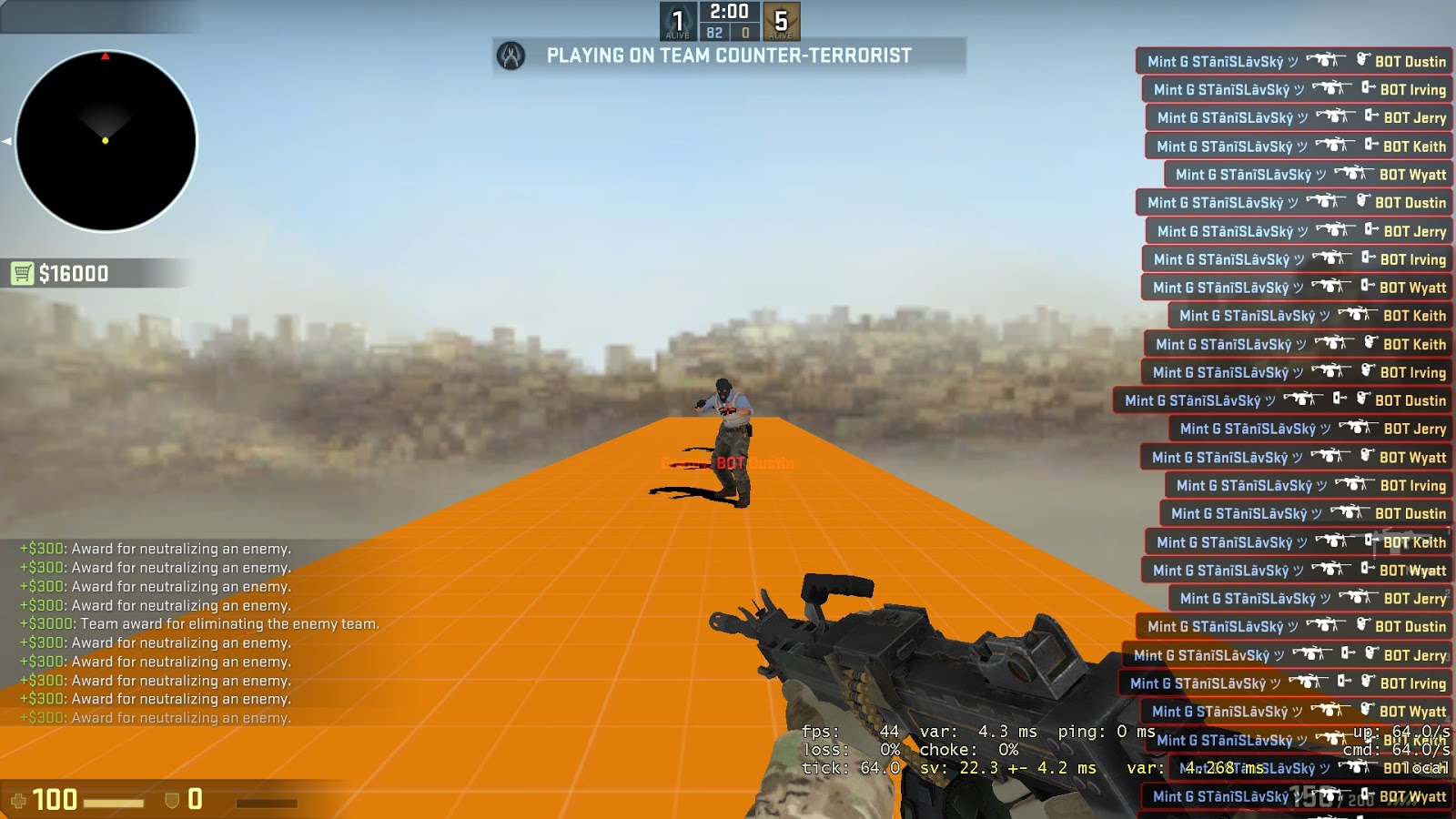Click the headshot skull icon beside BOT Dustin

coord(1361,60)
